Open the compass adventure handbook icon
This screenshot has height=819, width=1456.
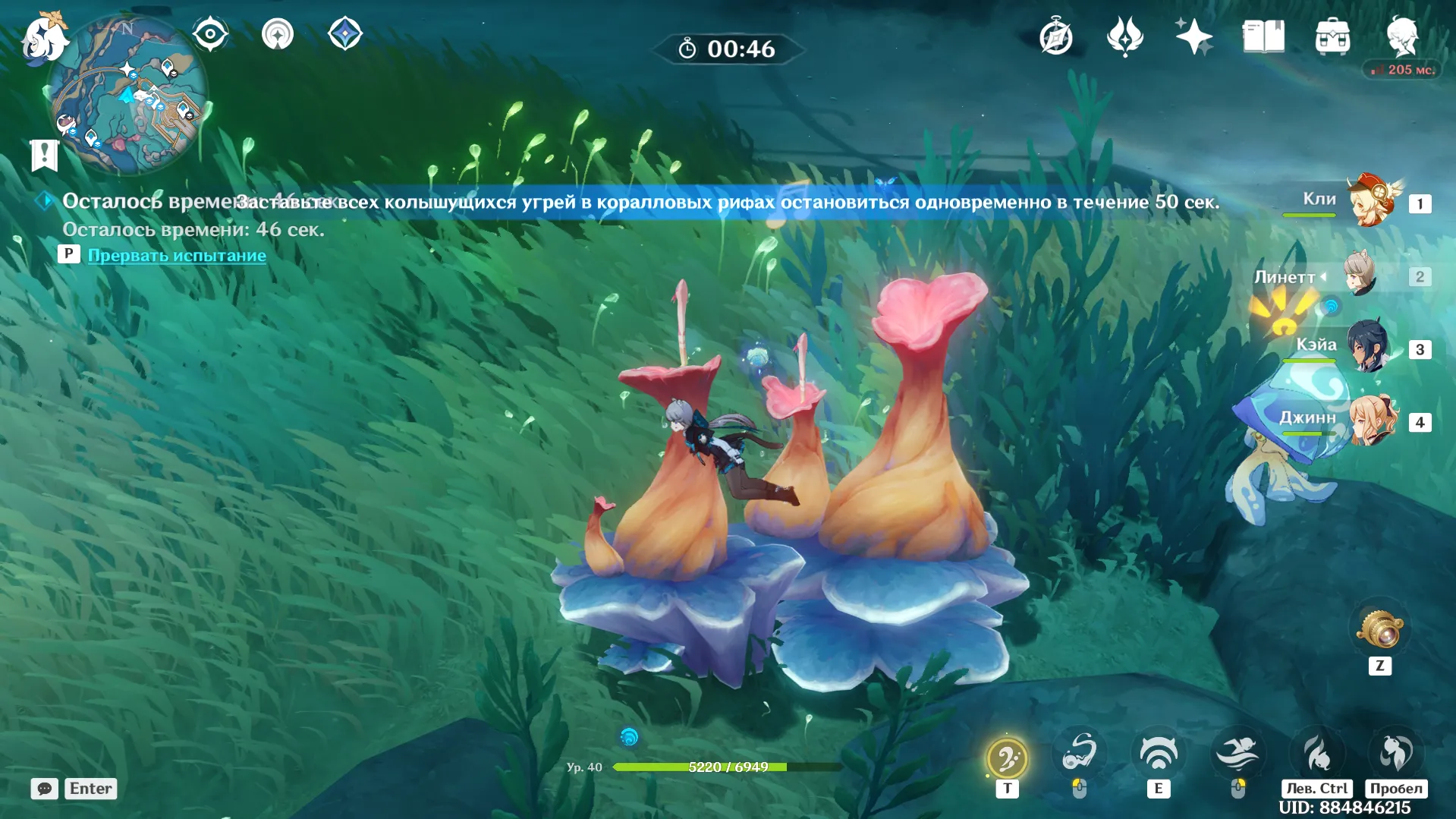[x=1055, y=37]
